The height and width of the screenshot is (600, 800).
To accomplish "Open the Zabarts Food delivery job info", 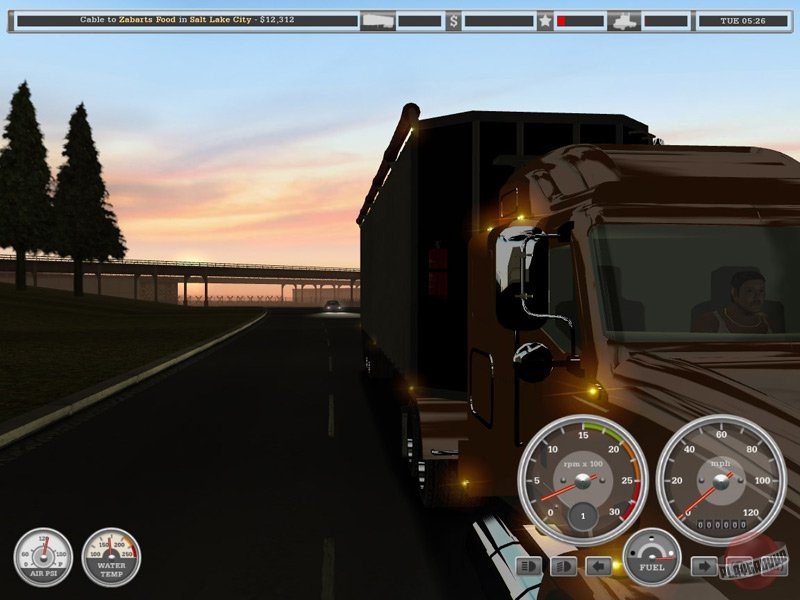I will pyautogui.click(x=187, y=20).
